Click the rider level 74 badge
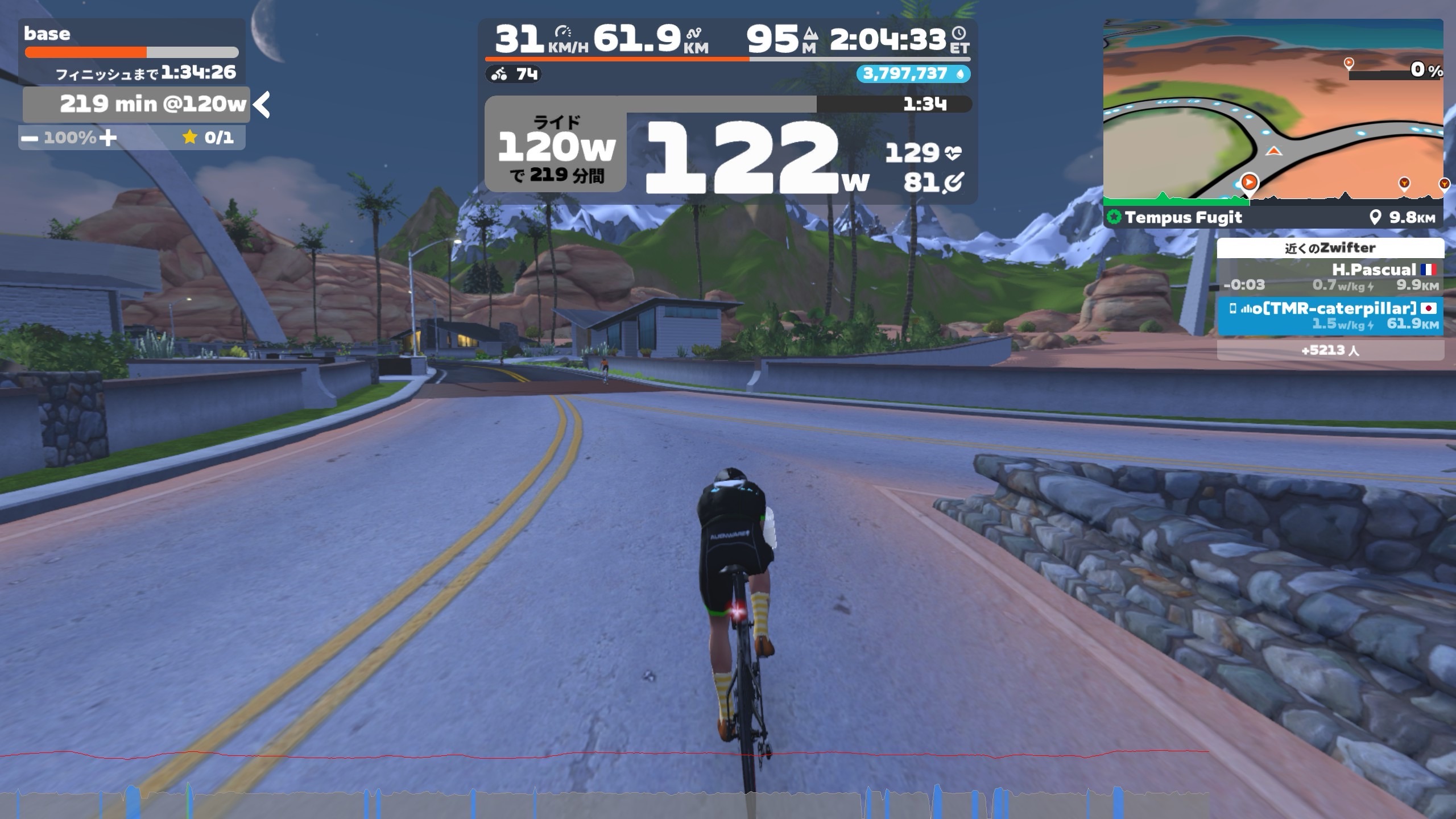This screenshot has width=1456, height=819. point(514,74)
